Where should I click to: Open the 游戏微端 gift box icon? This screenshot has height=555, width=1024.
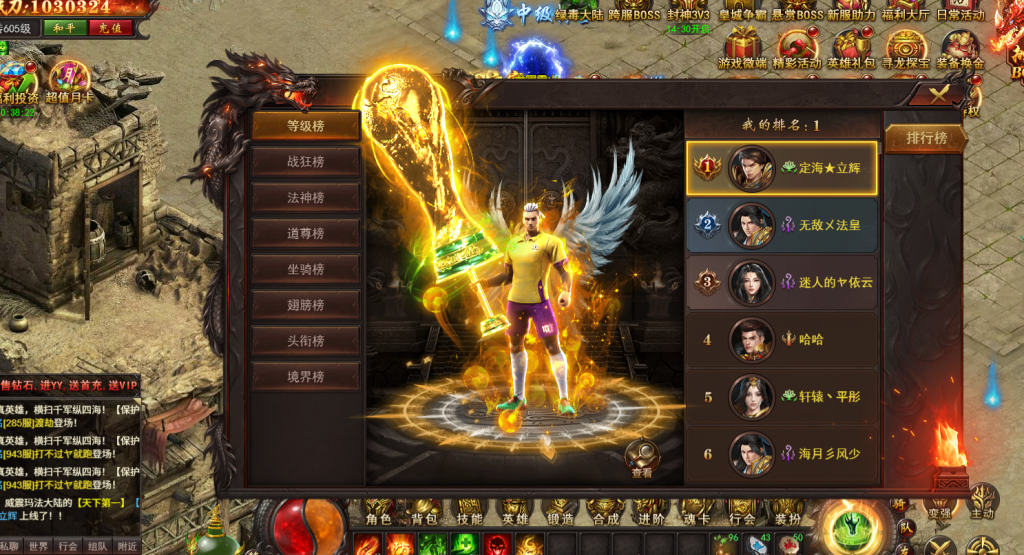[x=743, y=47]
